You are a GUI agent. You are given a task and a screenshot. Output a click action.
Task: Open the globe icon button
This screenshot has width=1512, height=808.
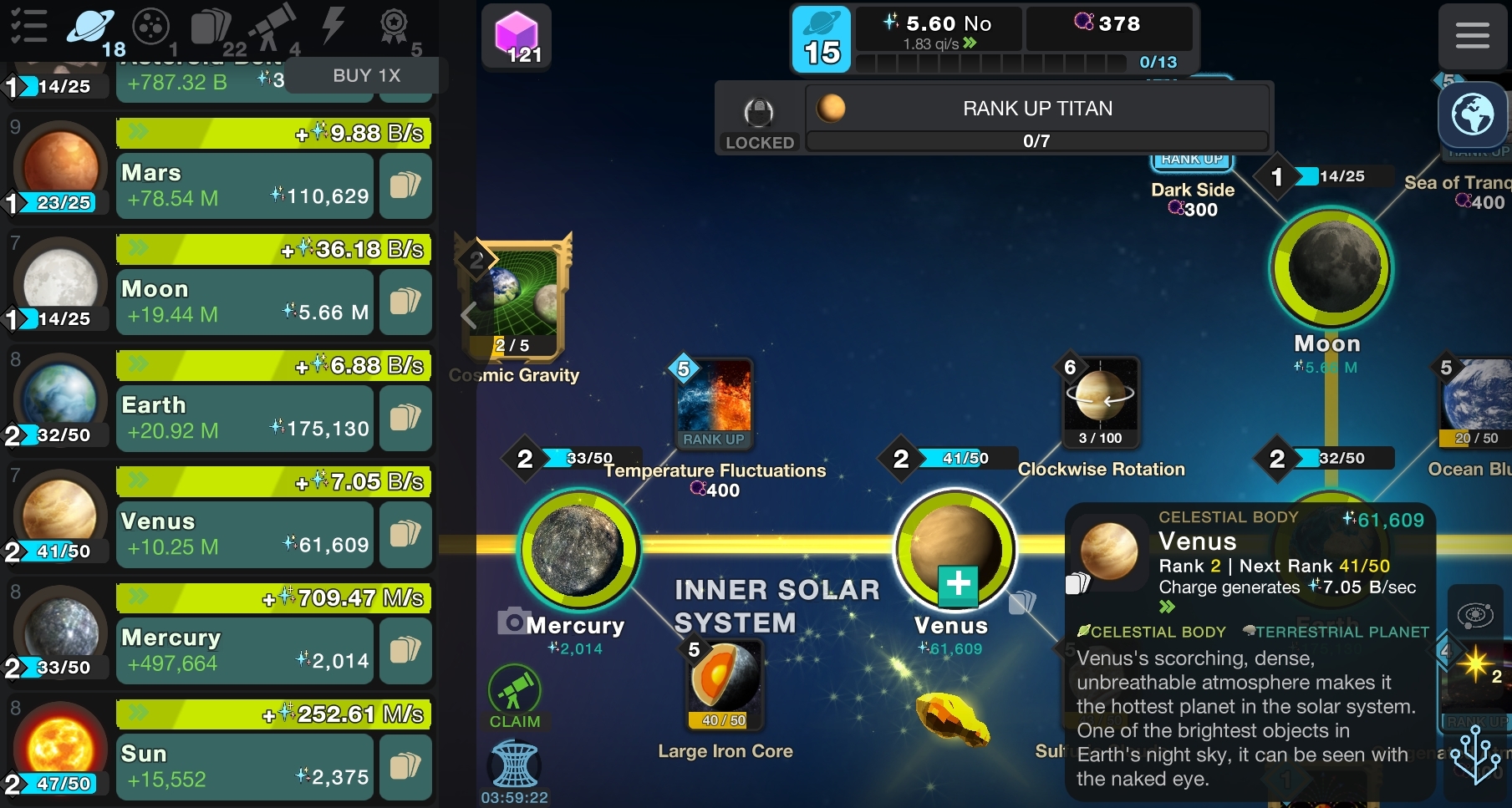tap(1473, 115)
